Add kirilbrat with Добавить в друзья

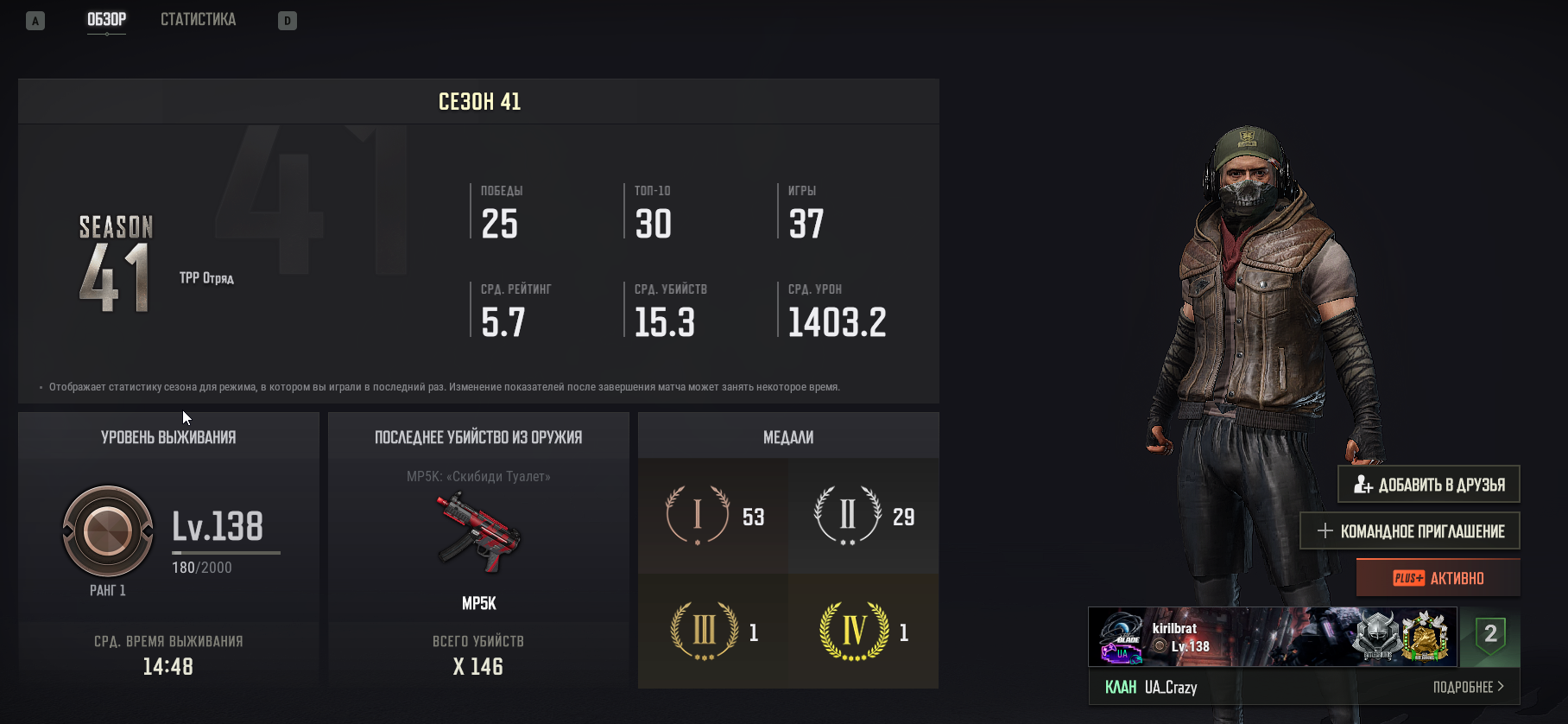click(x=1429, y=485)
